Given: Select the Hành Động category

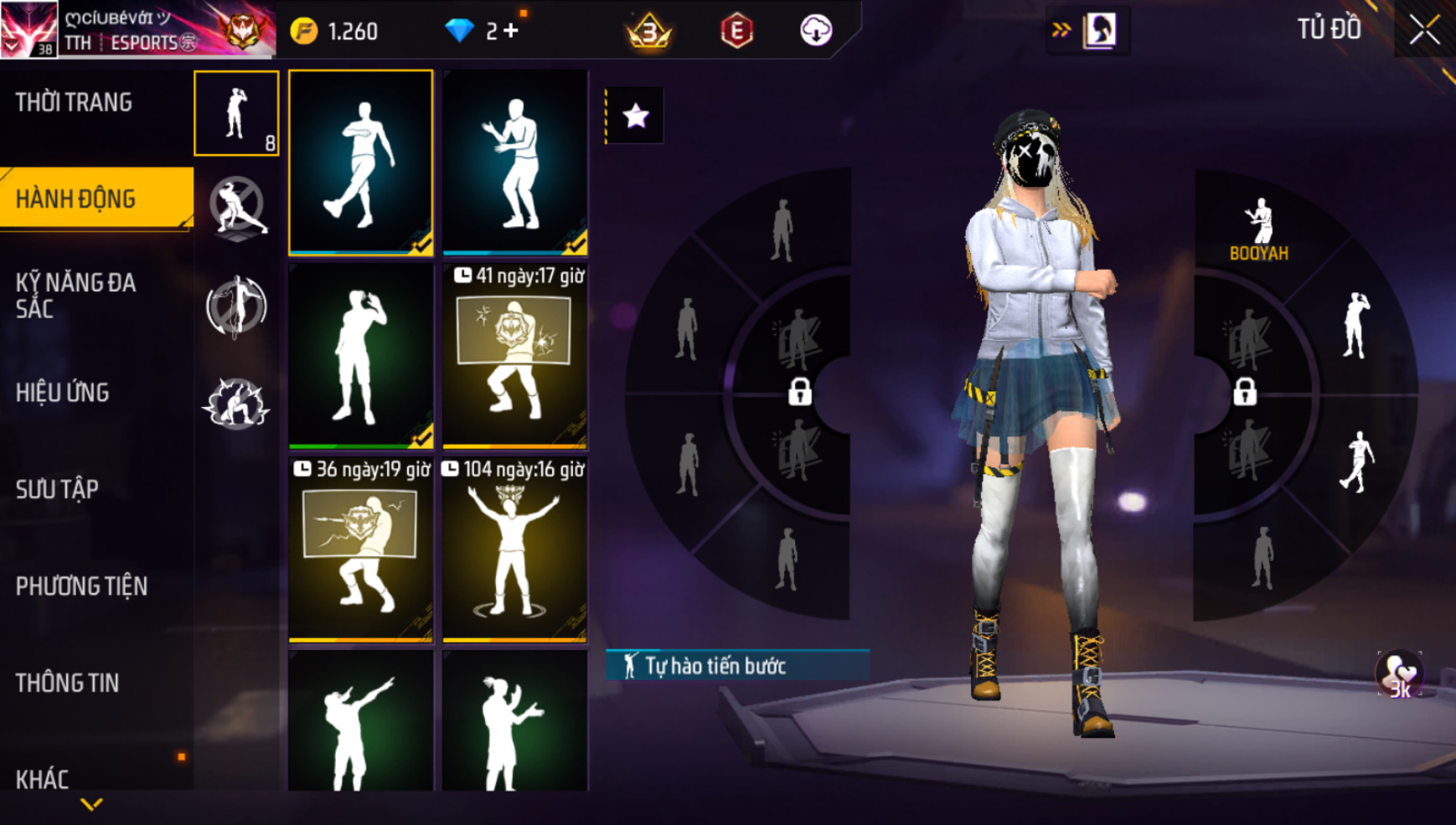Looking at the screenshot, I should pyautogui.click(x=75, y=199).
